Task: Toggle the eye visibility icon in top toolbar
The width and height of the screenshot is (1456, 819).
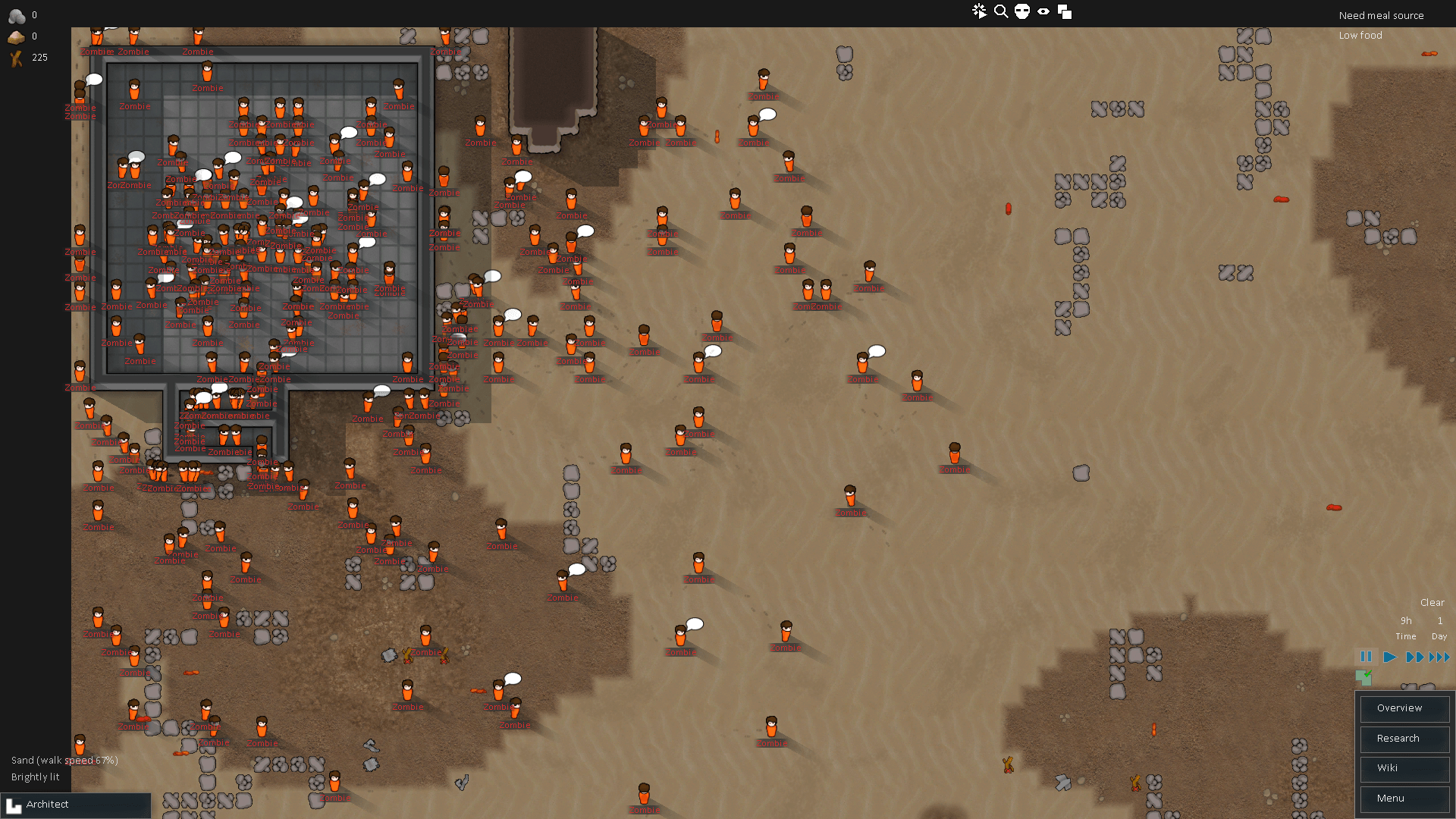Action: pyautogui.click(x=1044, y=11)
